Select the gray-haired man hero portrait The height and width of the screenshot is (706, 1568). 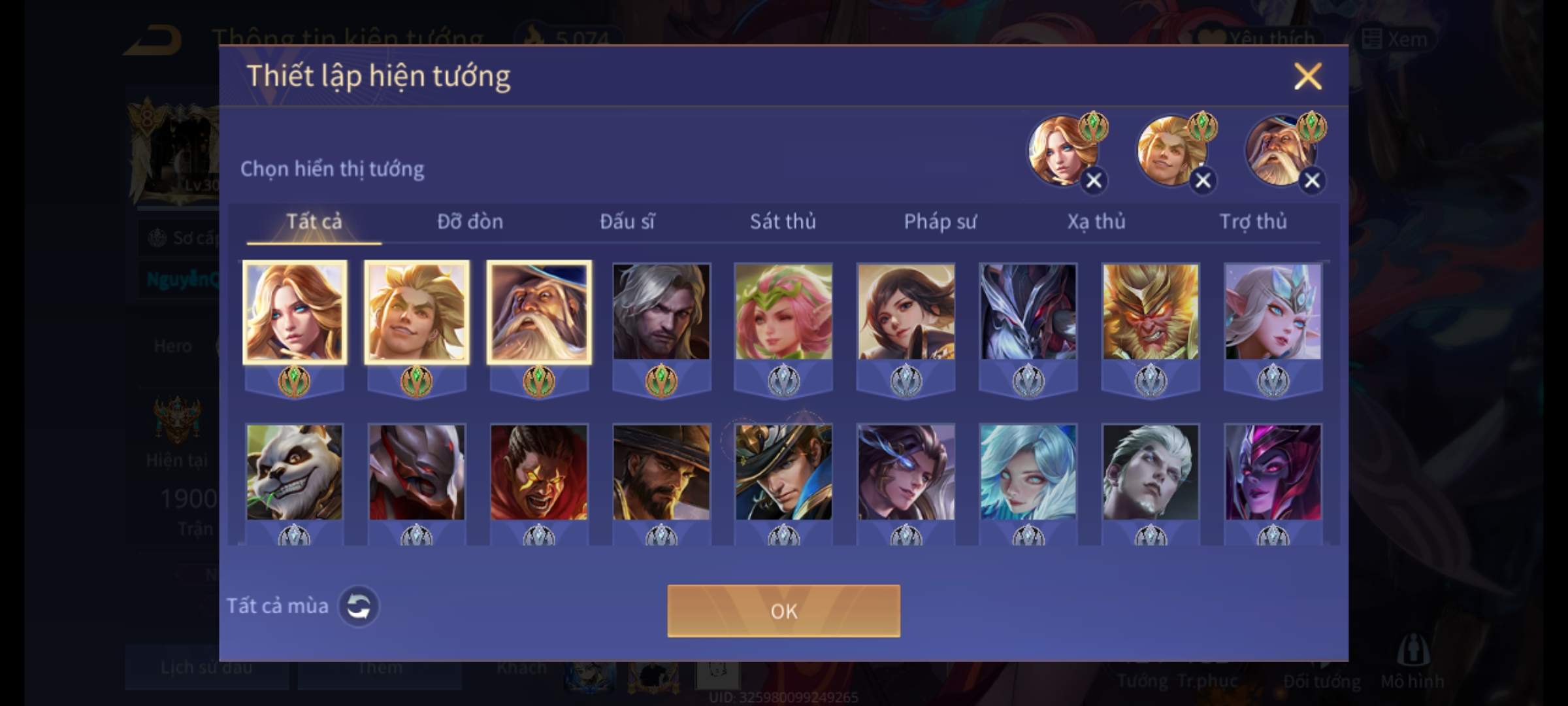(x=661, y=312)
